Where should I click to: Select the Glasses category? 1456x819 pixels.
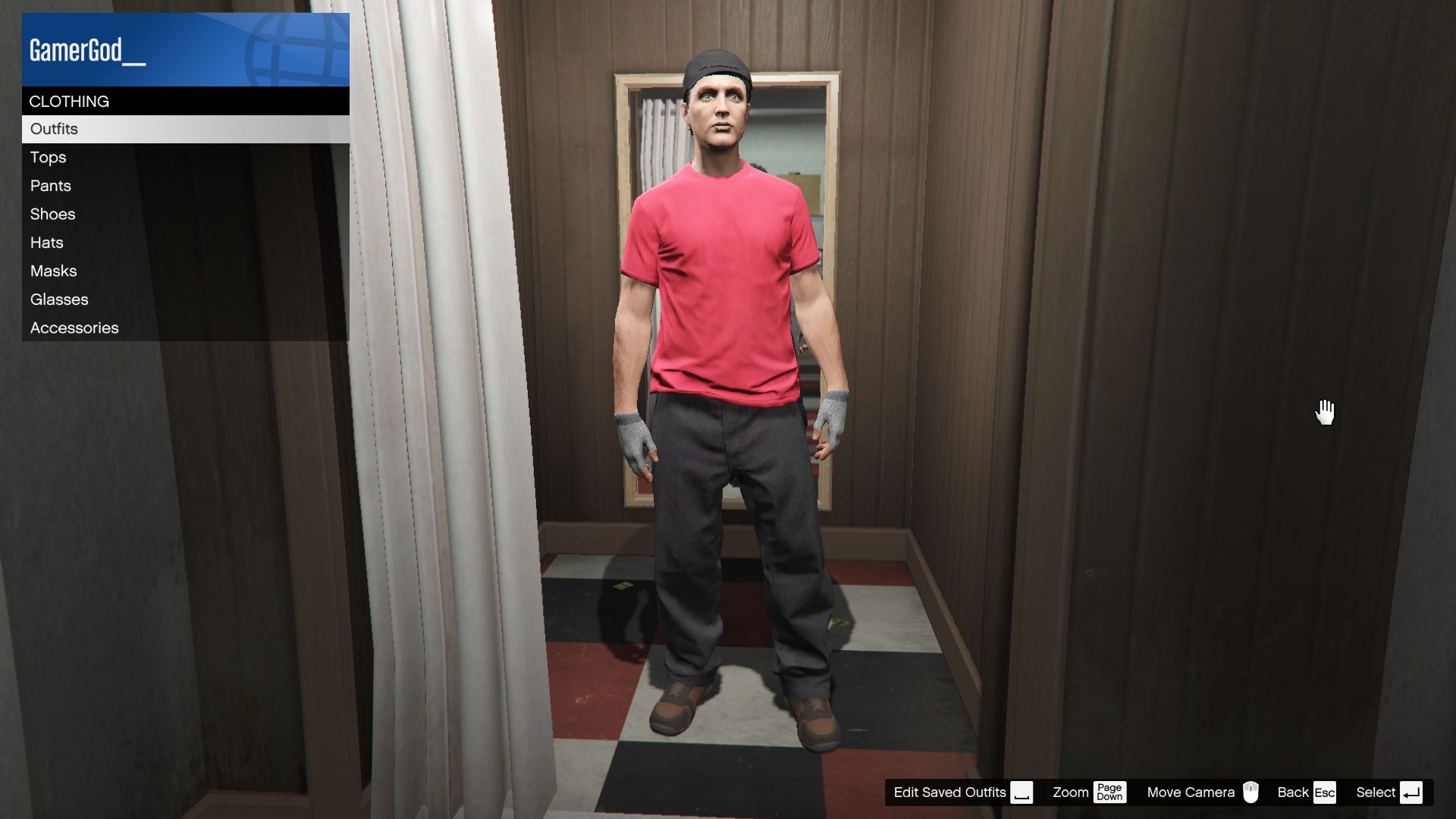58,299
